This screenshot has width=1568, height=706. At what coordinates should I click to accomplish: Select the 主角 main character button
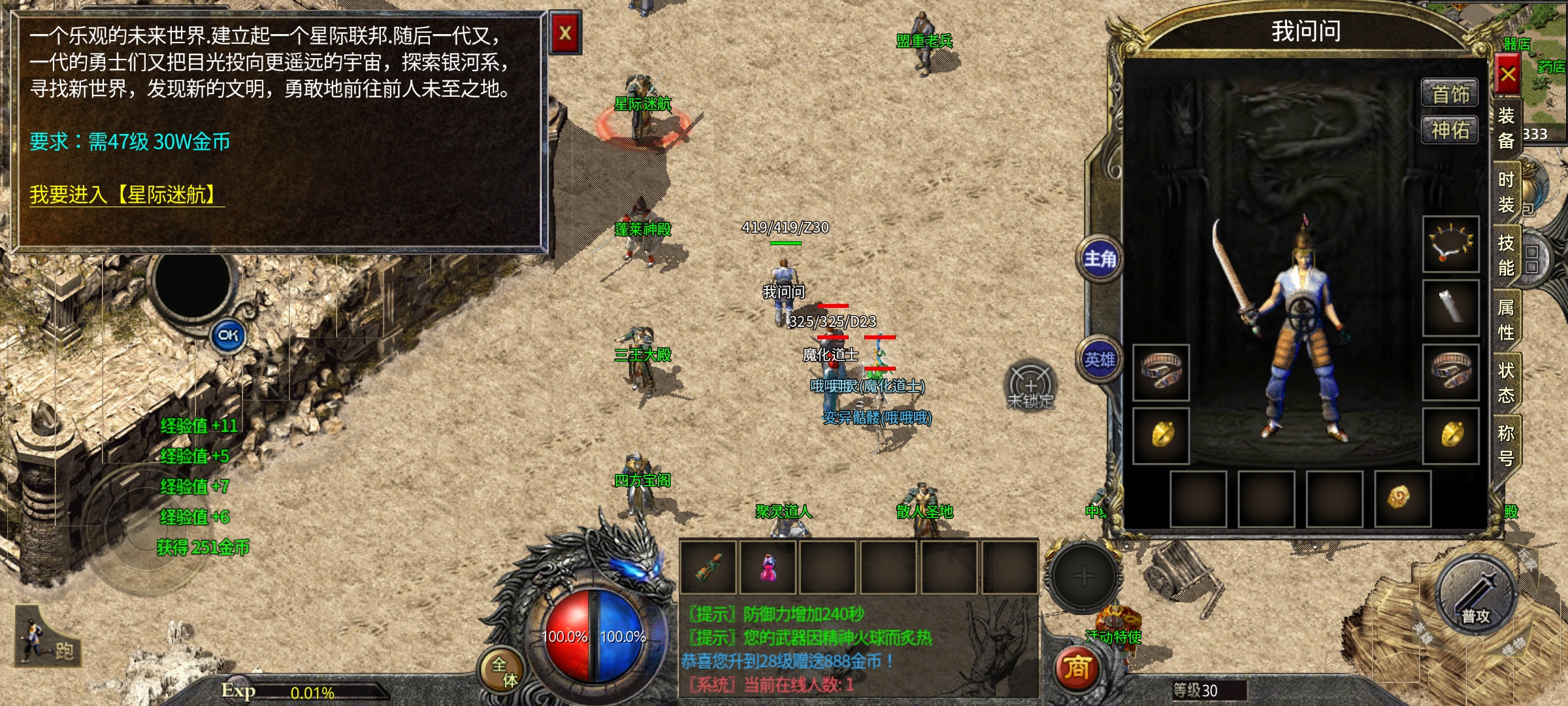pos(1100,259)
